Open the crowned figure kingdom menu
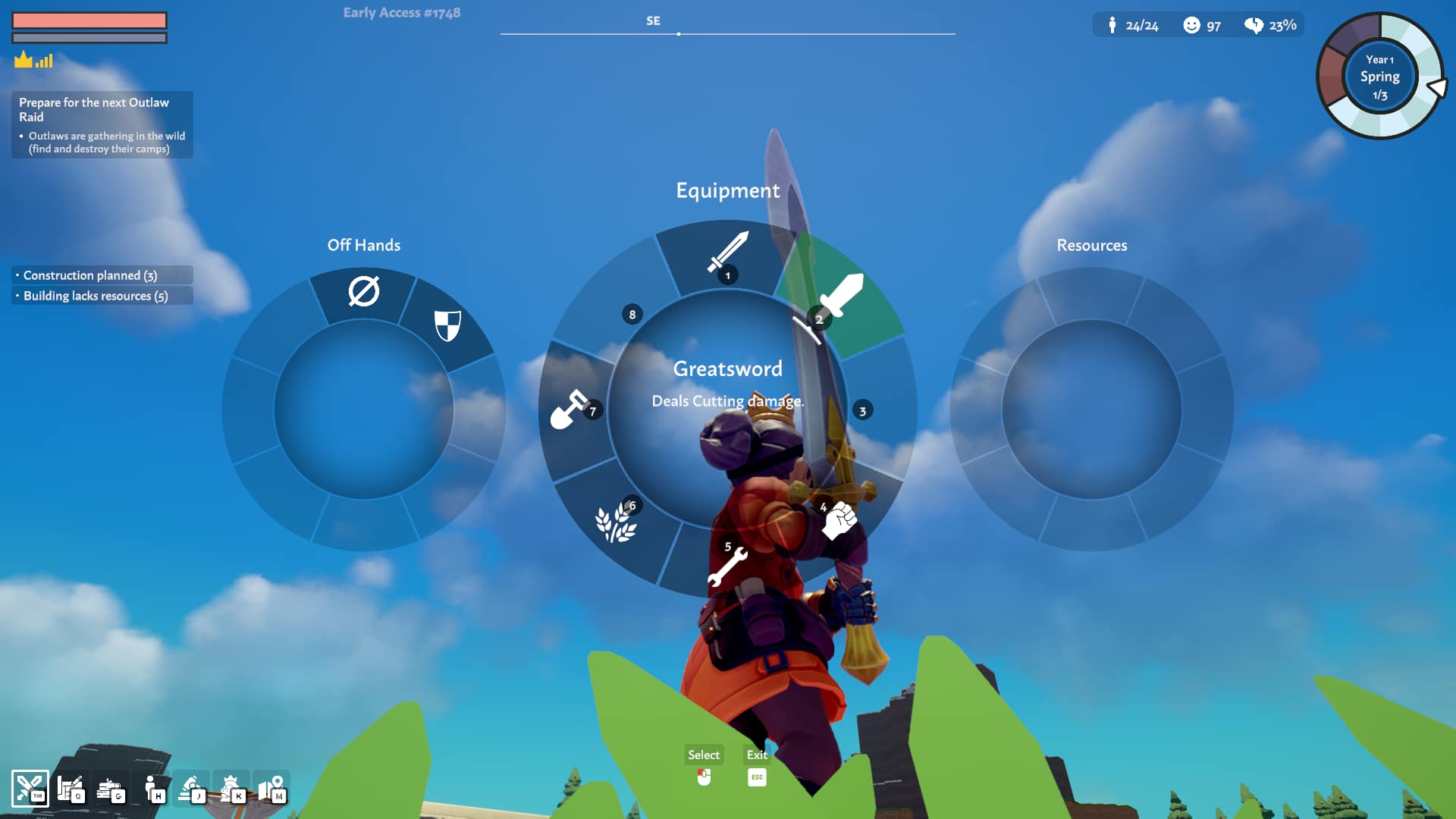This screenshot has height=819, width=1456. pos(231,789)
